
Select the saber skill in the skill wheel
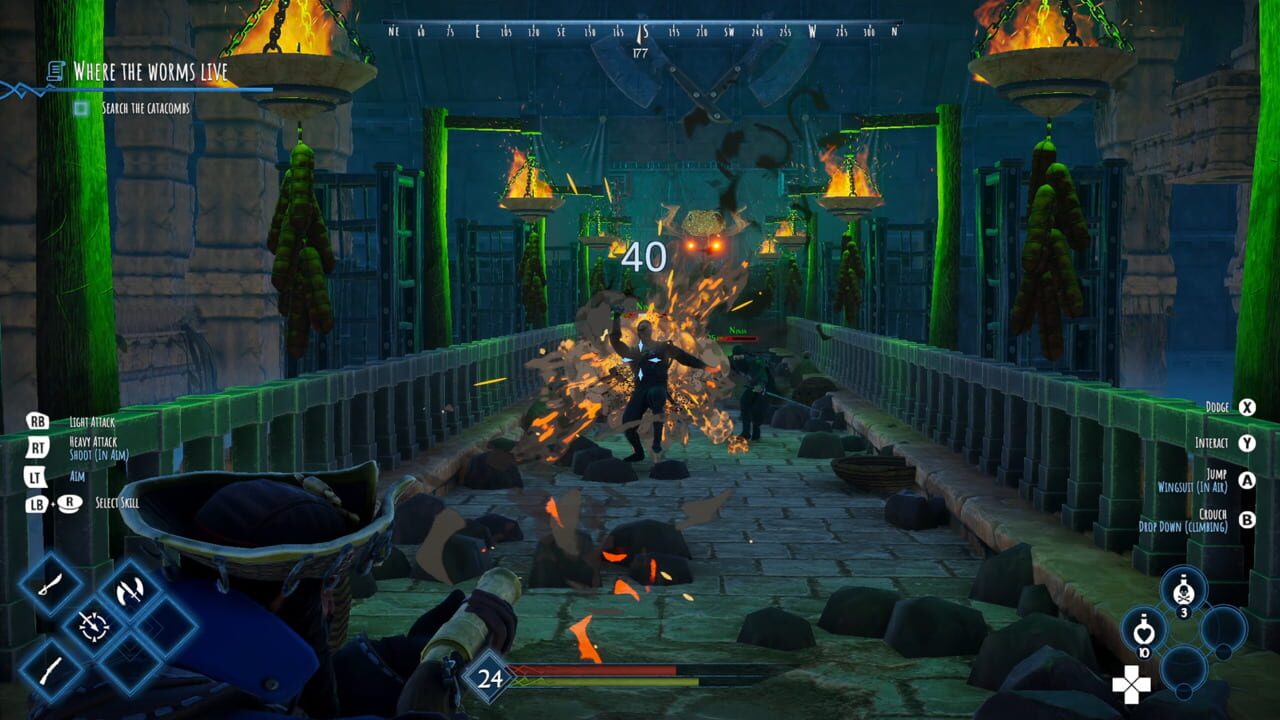pyautogui.click(x=51, y=584)
